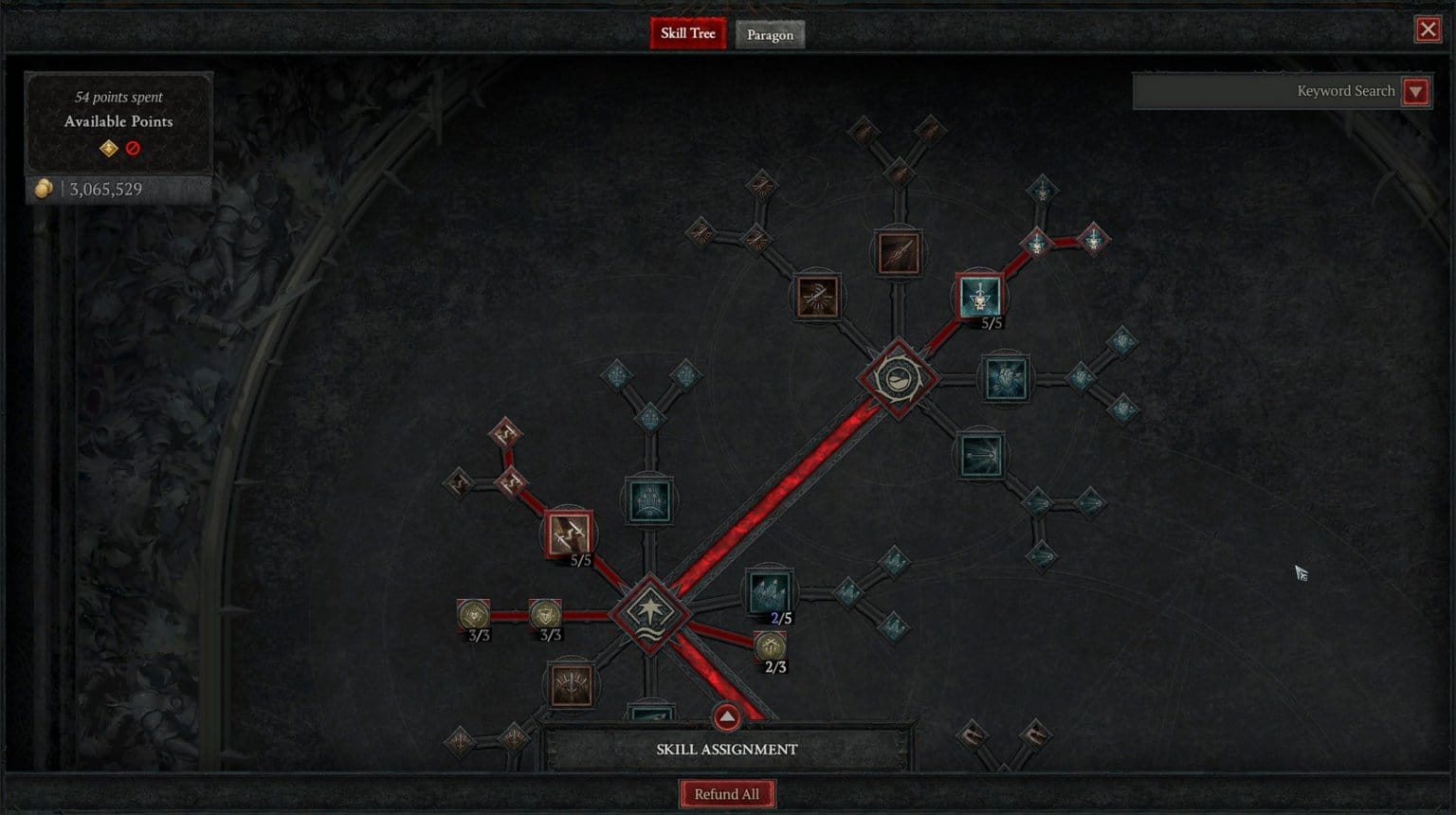The height and width of the screenshot is (815, 1456).
Task: Open the Keyword Search dropdown arrow
Action: (x=1416, y=91)
